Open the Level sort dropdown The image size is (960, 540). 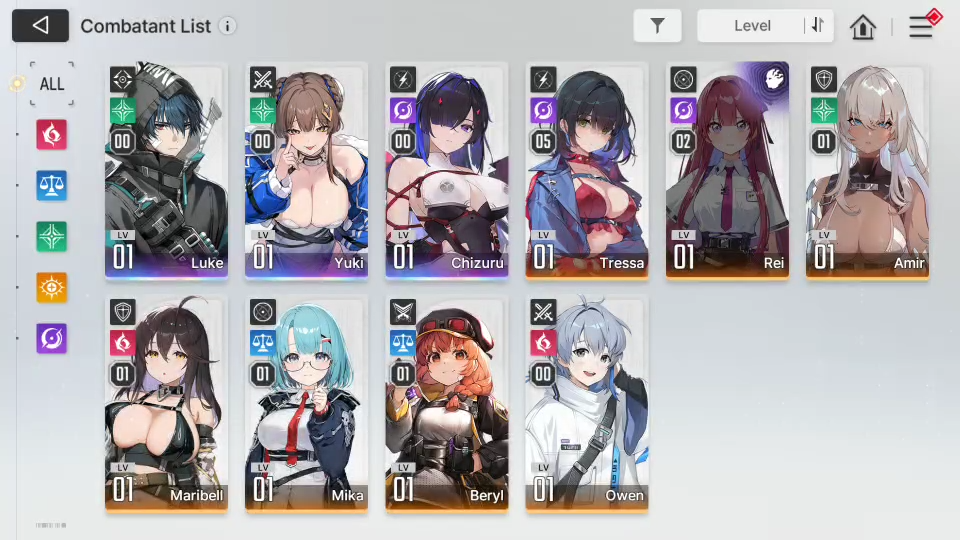(x=752, y=26)
